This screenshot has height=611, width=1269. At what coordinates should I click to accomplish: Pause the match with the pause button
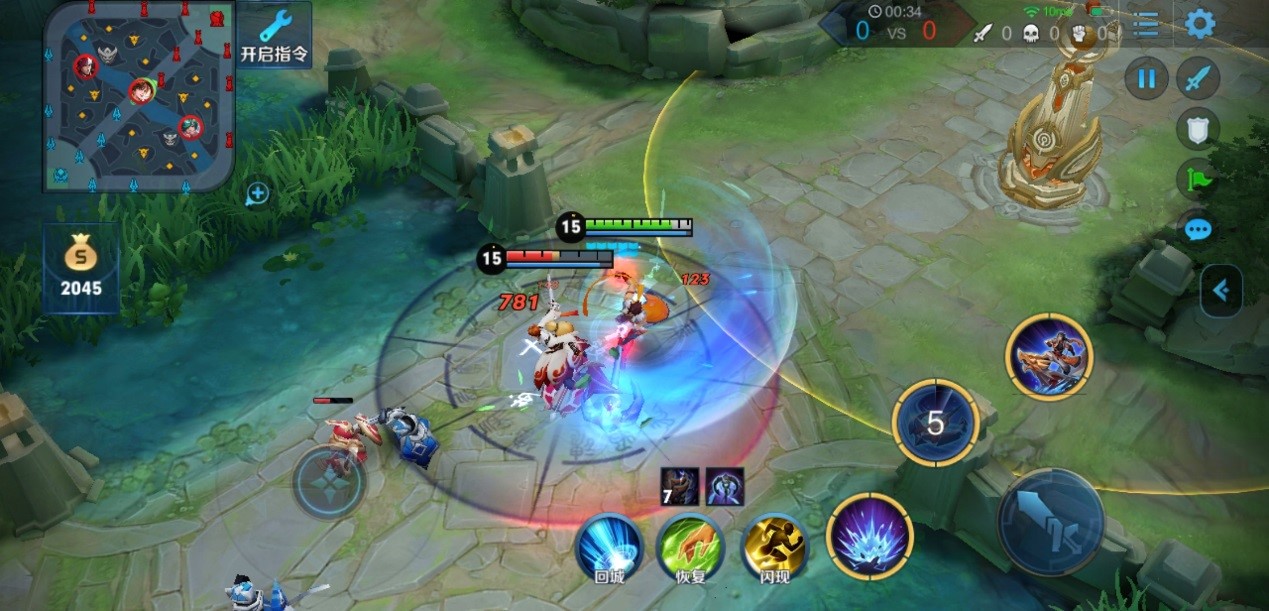click(1147, 78)
